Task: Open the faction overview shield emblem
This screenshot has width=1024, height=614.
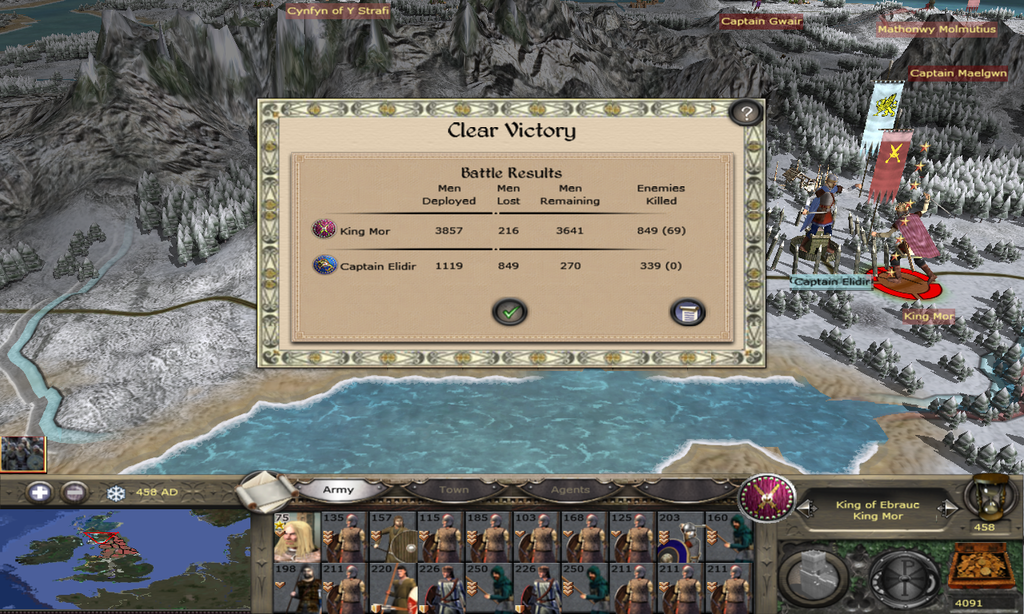Action: tap(767, 497)
